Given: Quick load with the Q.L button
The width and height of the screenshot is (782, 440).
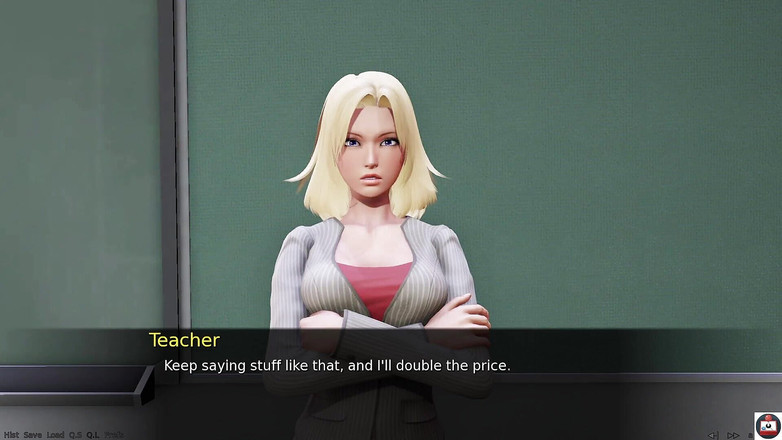Looking at the screenshot, I should click(x=93, y=435).
